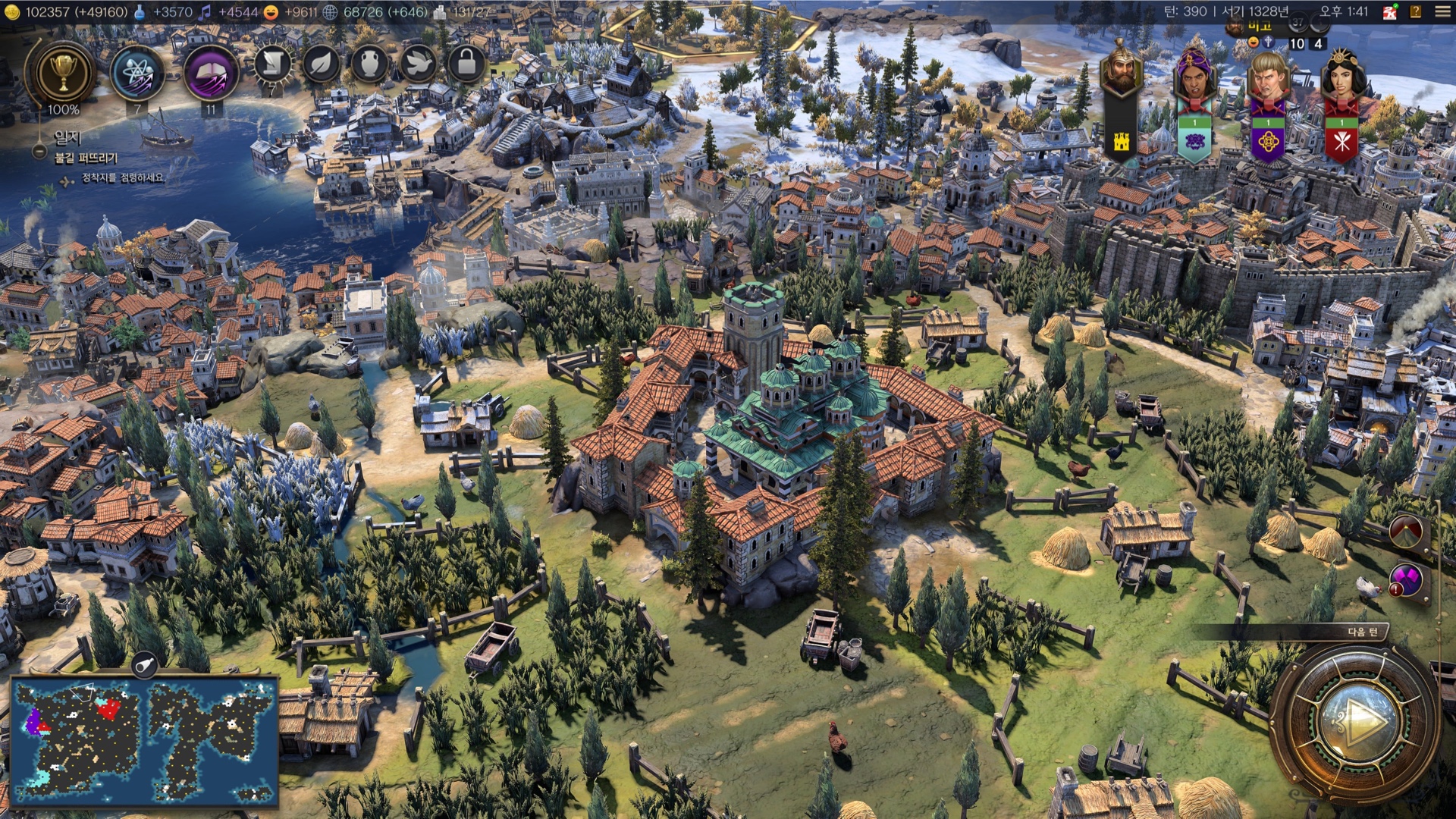End turn with the 다음 턴 button

[x=1357, y=719]
